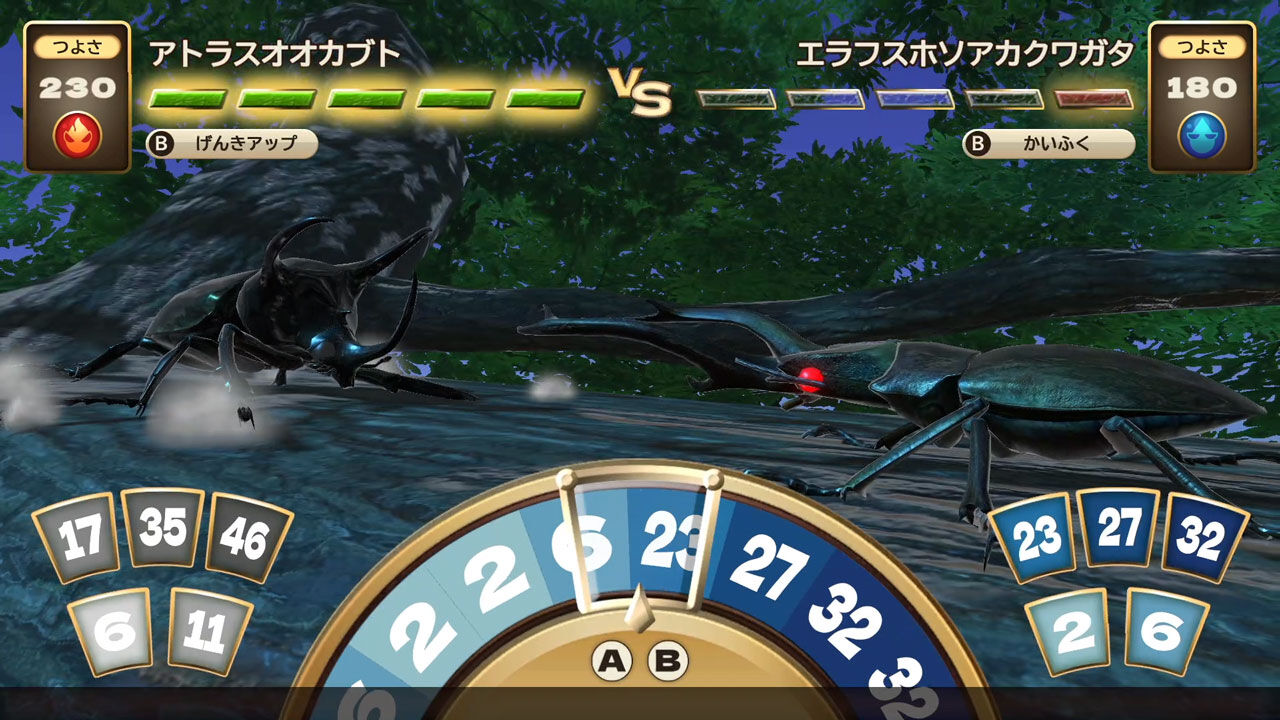Click the エラフスホソアカクワガタ name label

966,51
